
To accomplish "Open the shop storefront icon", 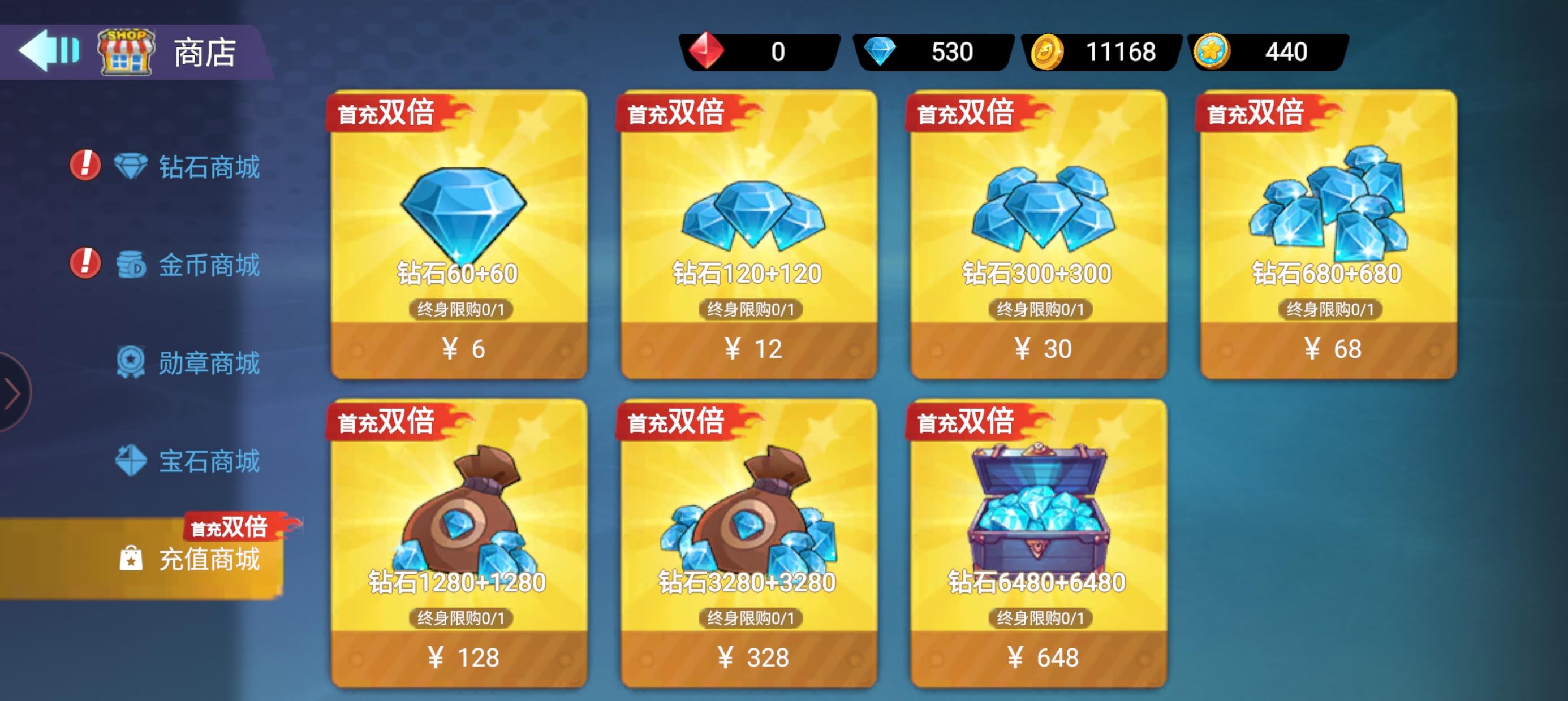I will (125, 53).
